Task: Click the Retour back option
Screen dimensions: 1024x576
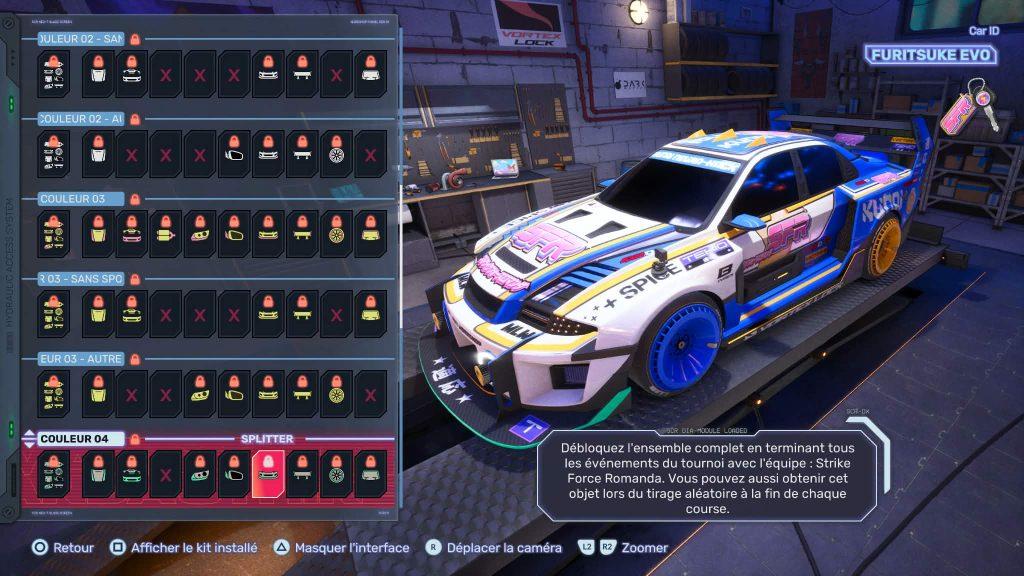Action: coord(63,548)
